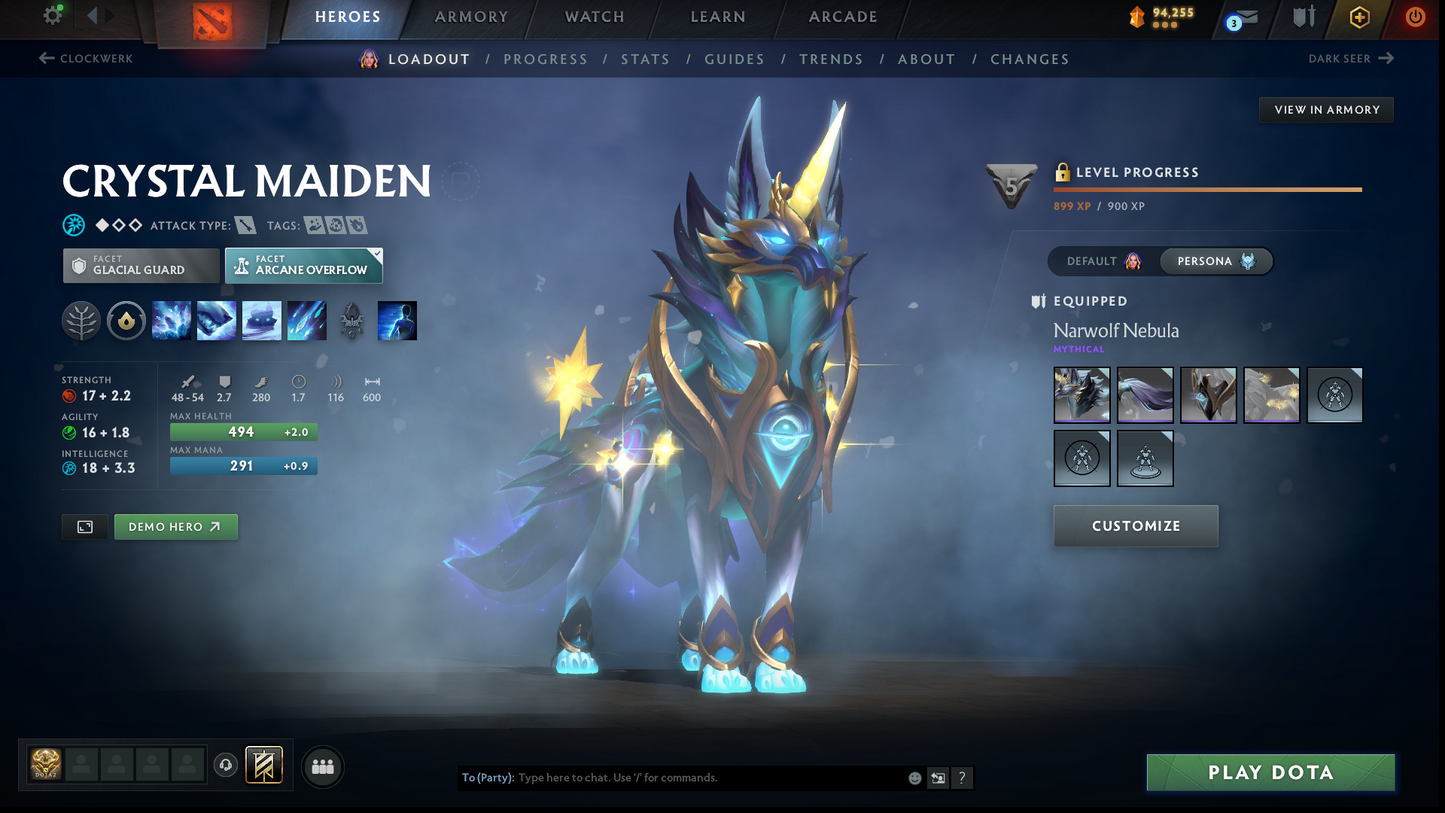1445x813 pixels.
Task: Switch to the STATS tab
Action: coord(645,59)
